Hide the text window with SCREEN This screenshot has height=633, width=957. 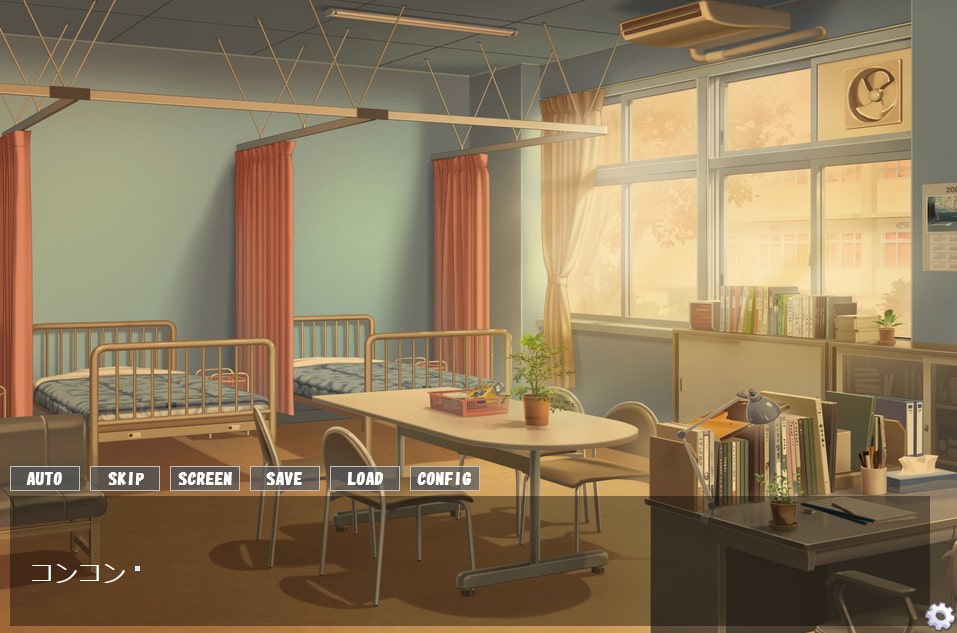[205, 479]
